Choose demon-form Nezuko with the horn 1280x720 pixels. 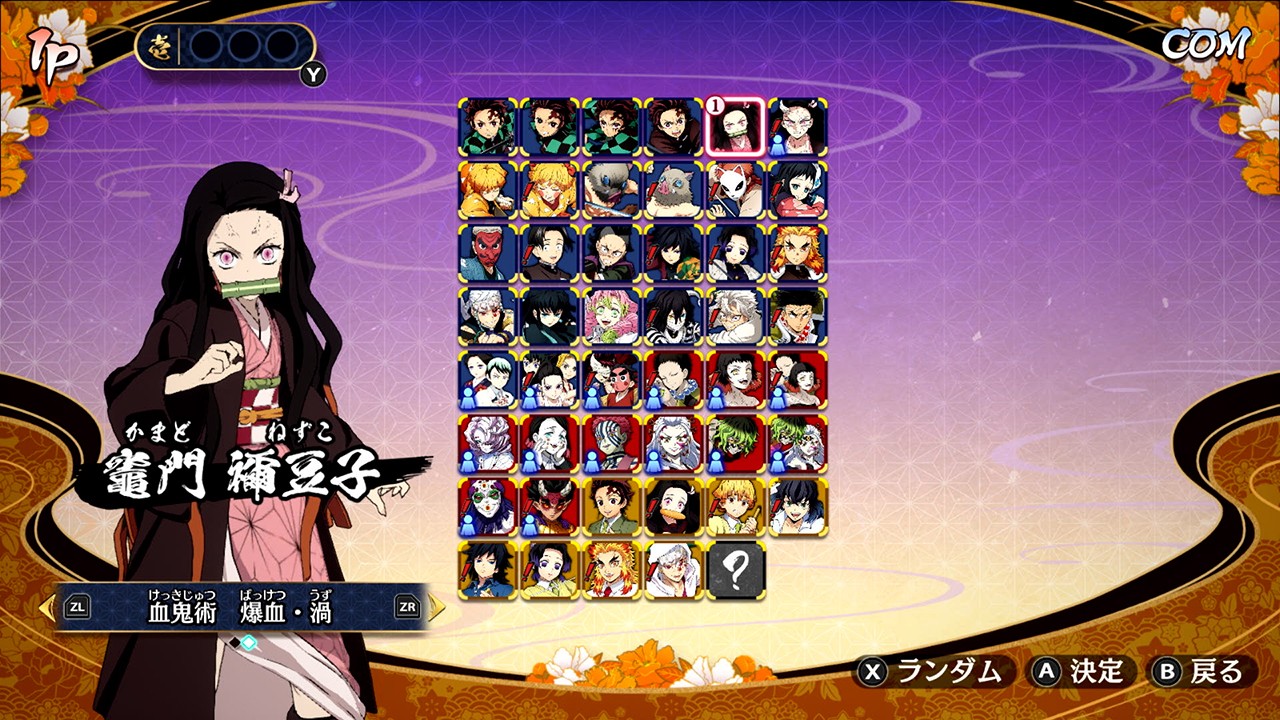798,127
